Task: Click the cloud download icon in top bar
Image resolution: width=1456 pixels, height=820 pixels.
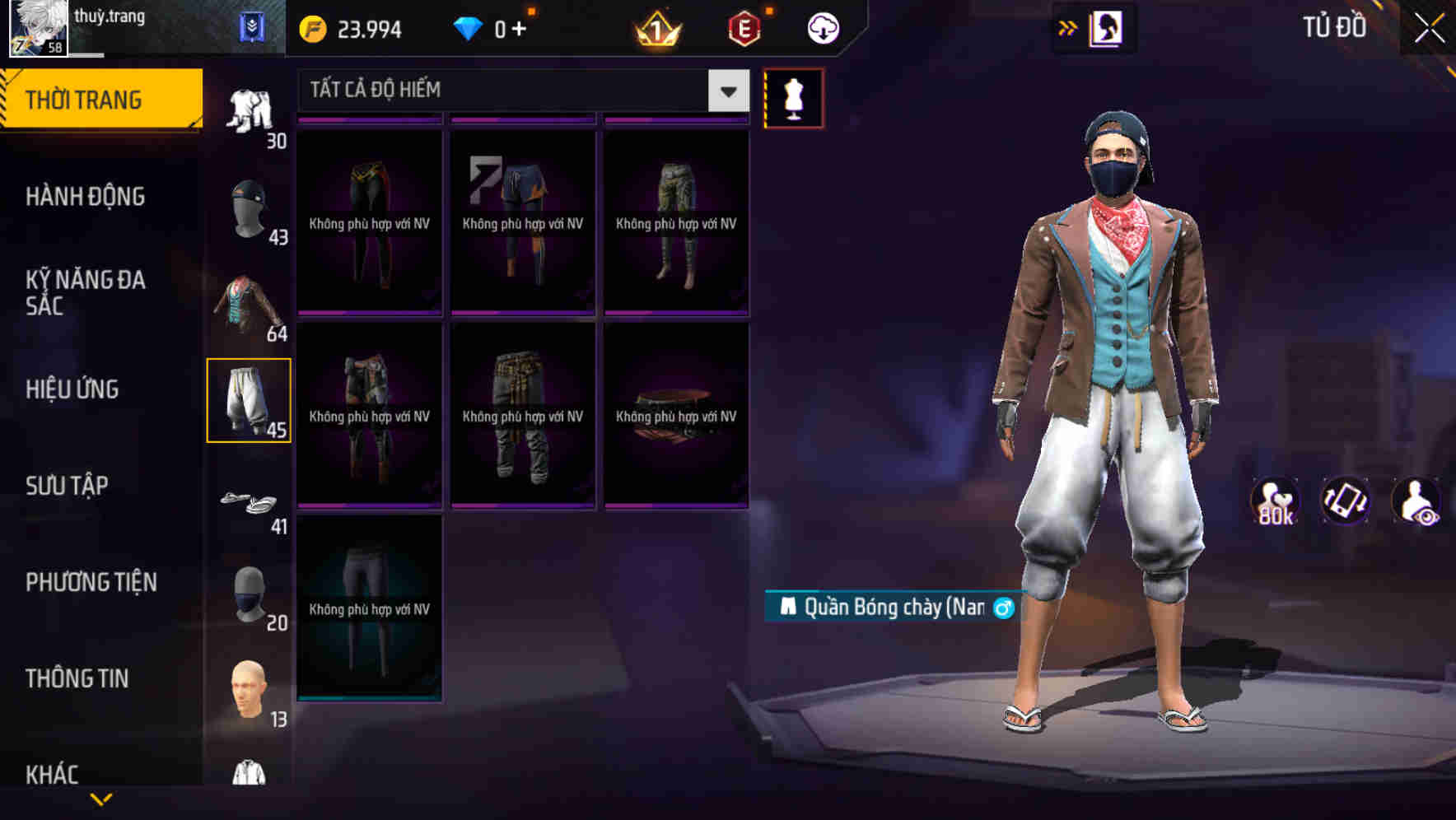Action: tap(823, 26)
